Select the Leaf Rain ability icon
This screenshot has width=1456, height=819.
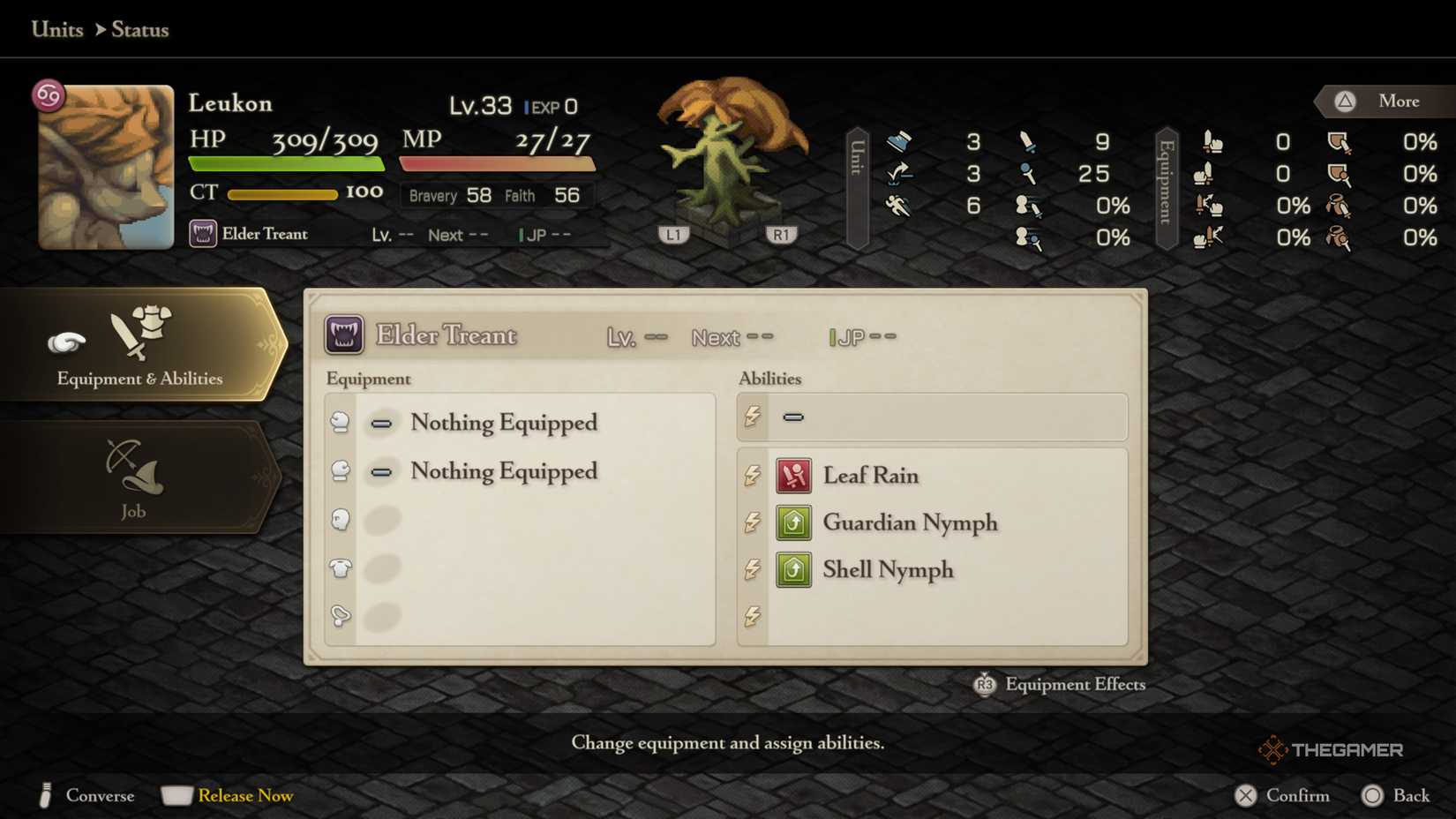pyautogui.click(x=792, y=475)
